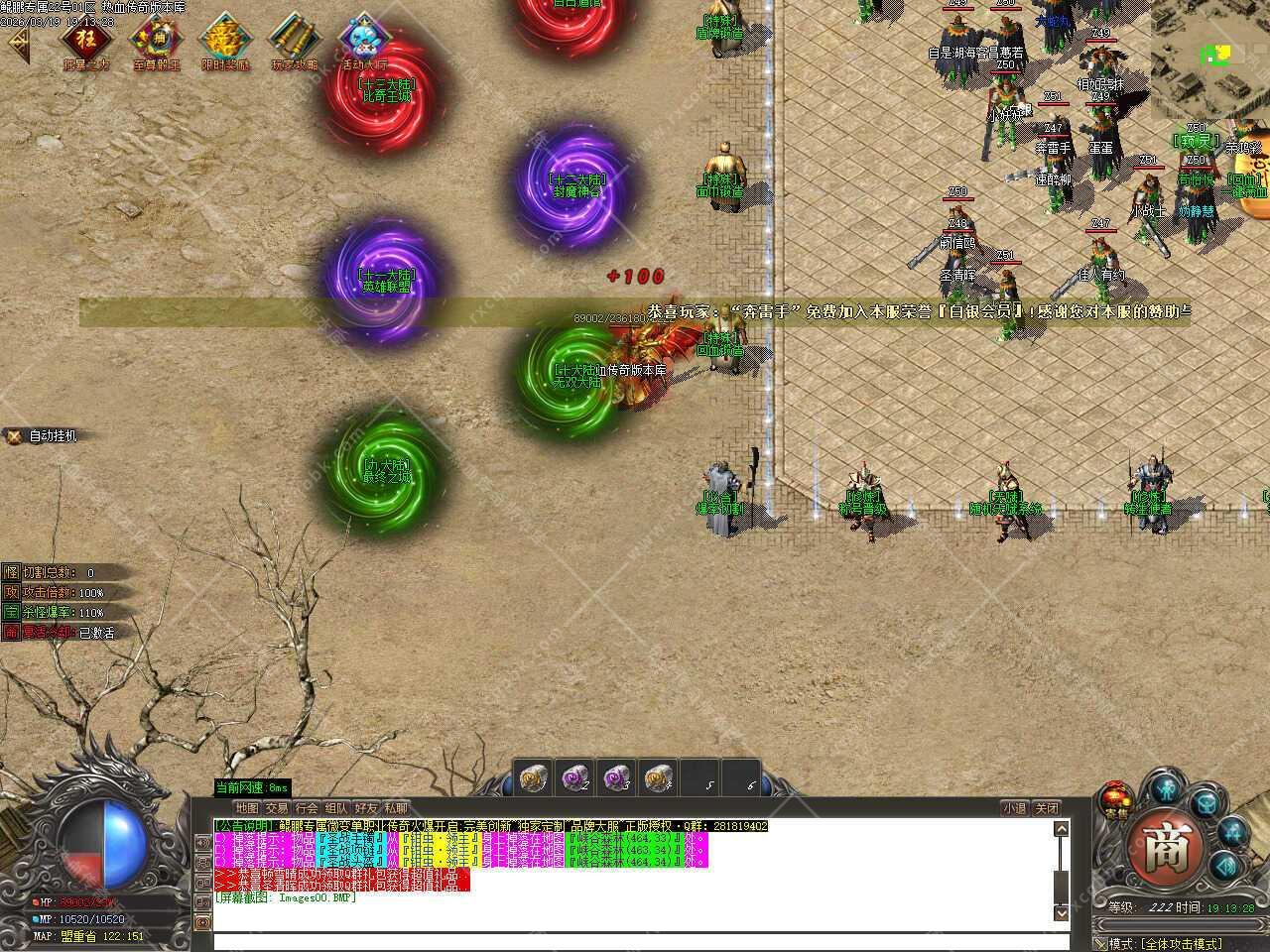Viewport: 1270px width, 952px height.
Task: Use the item in hotbar slot 1
Action: (536, 776)
